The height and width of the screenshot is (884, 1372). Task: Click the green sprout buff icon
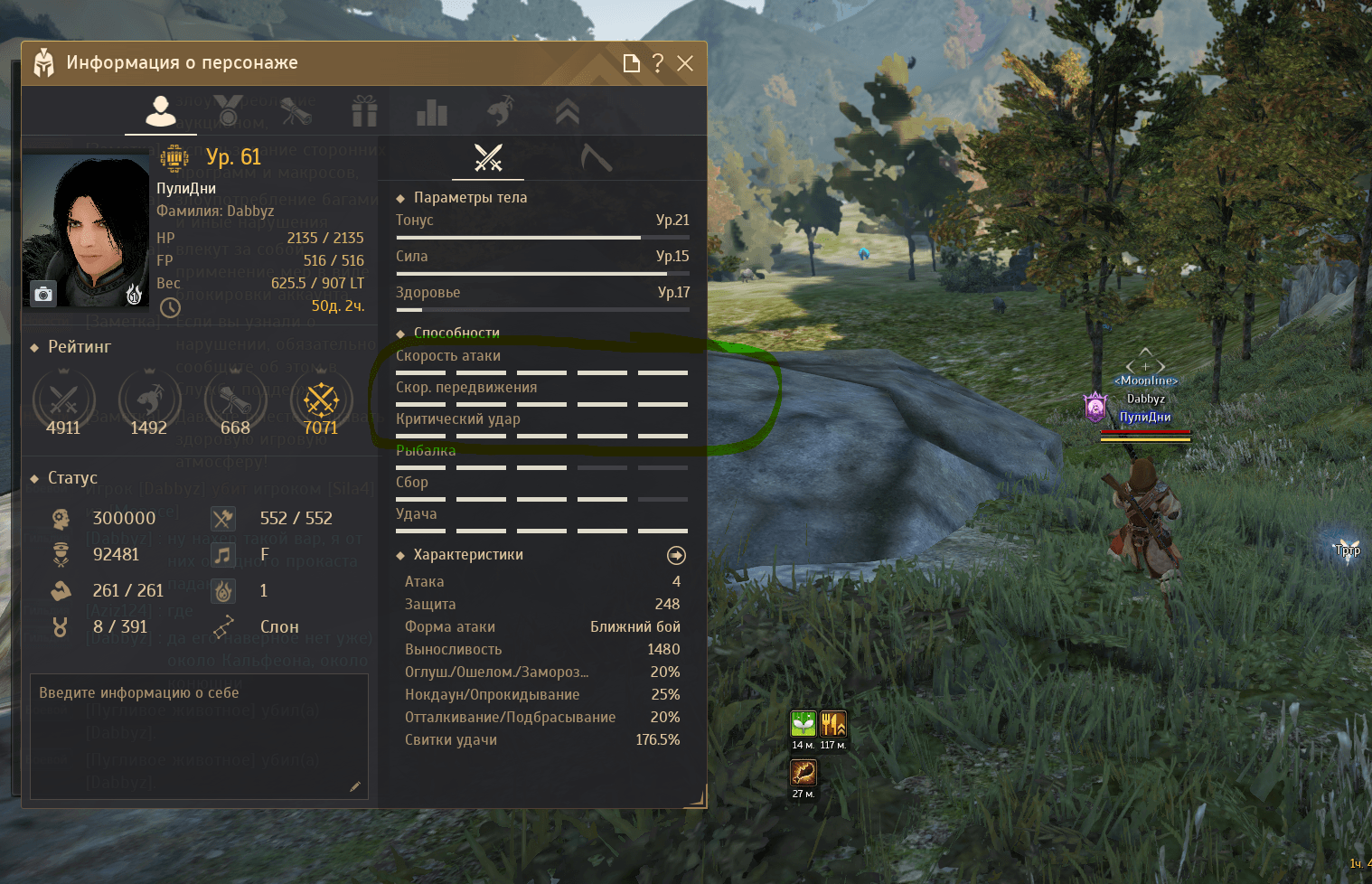click(803, 724)
